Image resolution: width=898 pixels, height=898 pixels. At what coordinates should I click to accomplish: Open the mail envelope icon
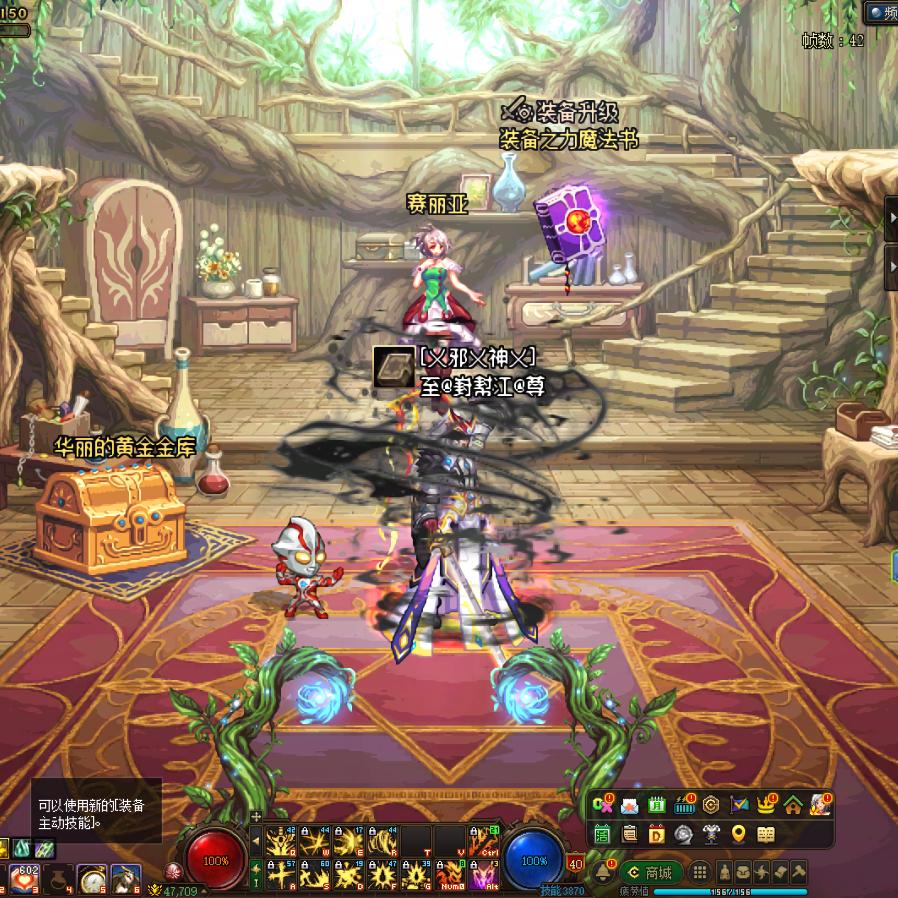coord(630,804)
